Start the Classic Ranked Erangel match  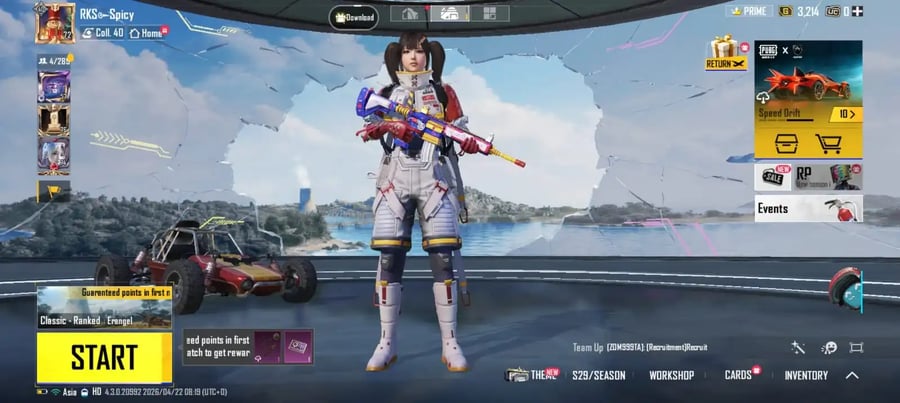104,357
